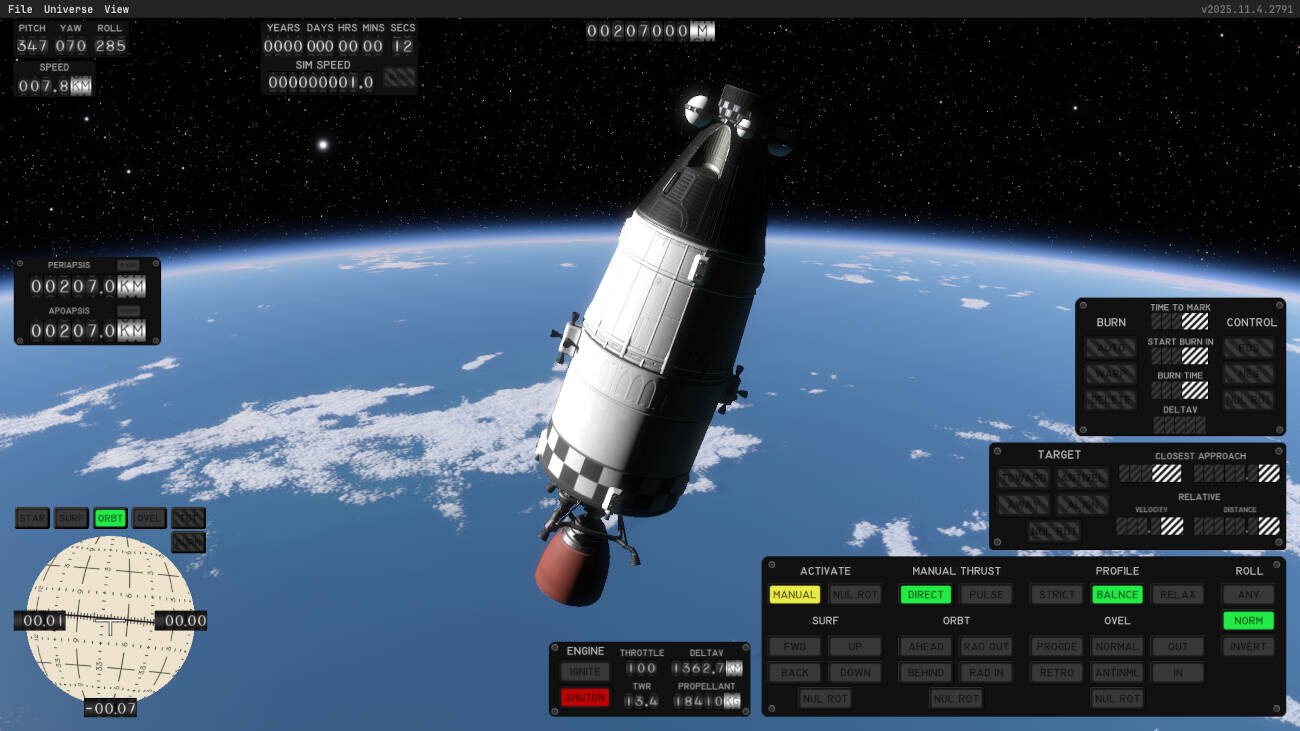The height and width of the screenshot is (731, 1300).
Task: Toggle the yellow MANUAL activate button
Action: pos(794,595)
